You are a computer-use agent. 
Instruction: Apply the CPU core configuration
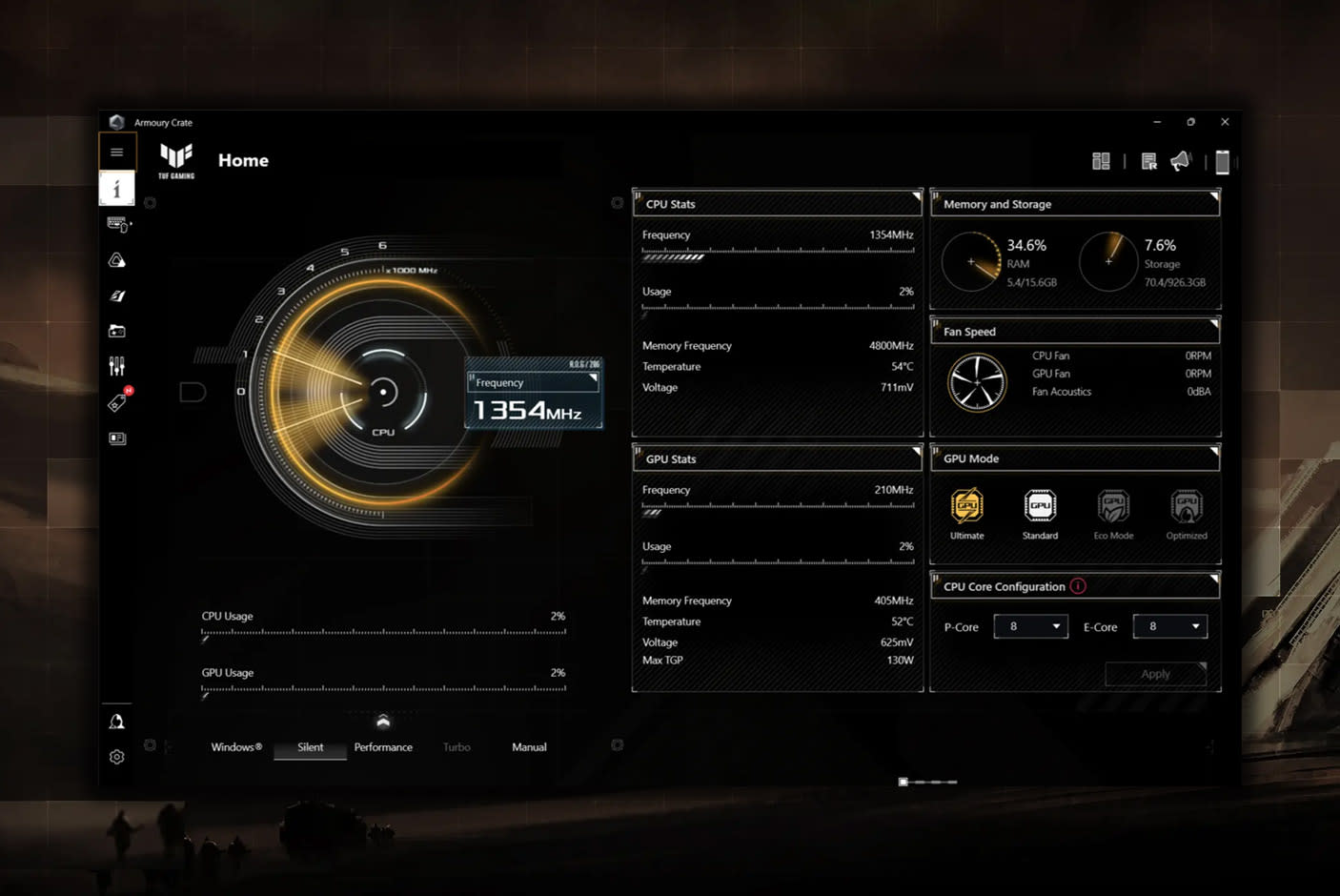[x=1155, y=674]
